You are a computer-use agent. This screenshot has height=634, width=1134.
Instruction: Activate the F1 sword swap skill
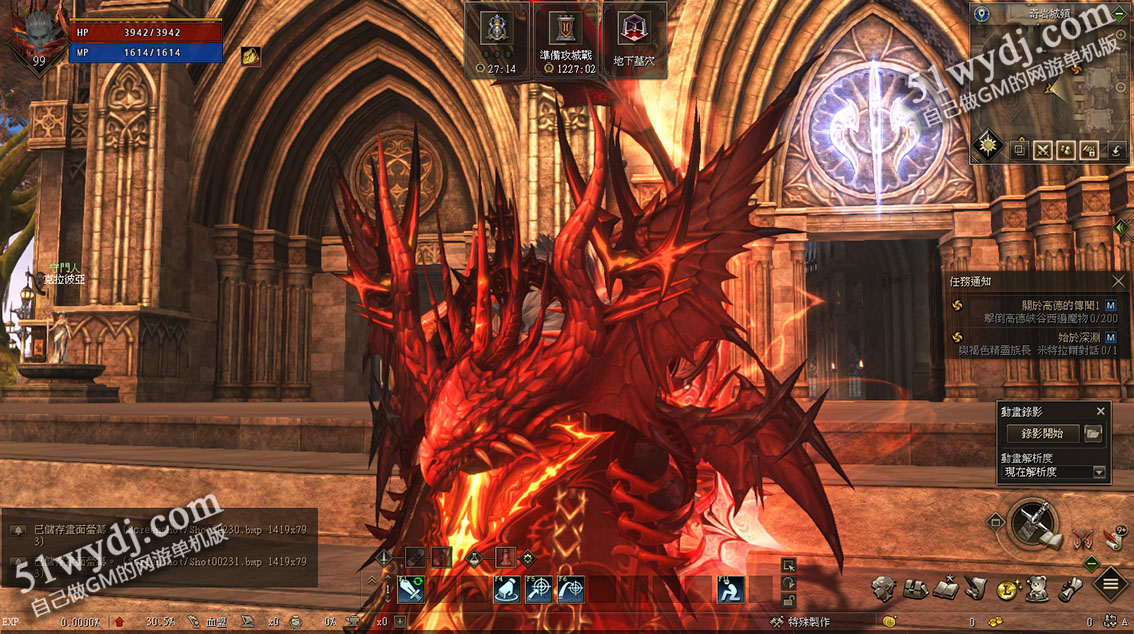click(x=412, y=590)
